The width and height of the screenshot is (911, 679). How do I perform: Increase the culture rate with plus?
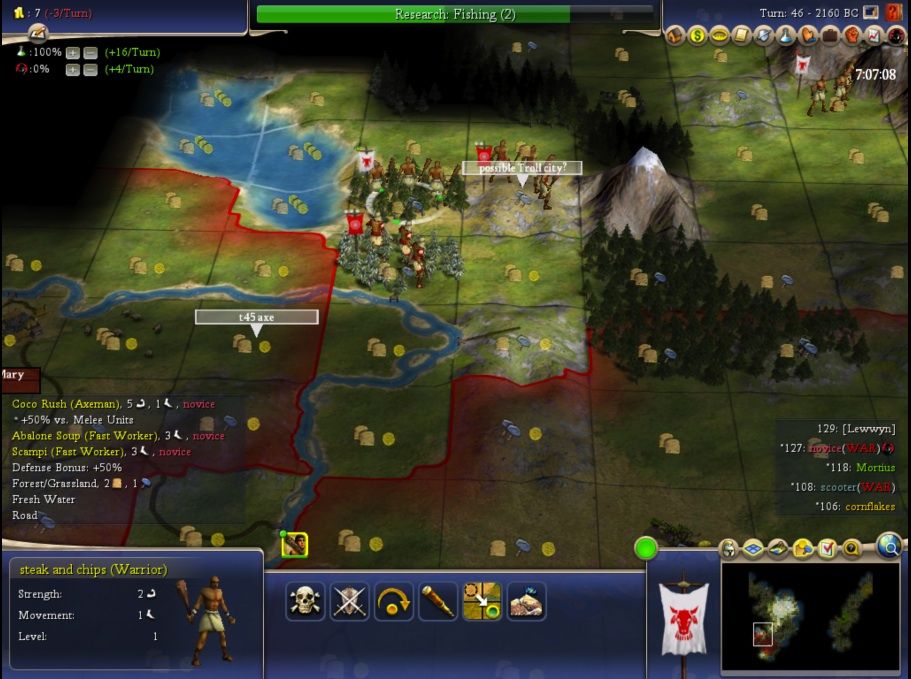click(x=72, y=69)
